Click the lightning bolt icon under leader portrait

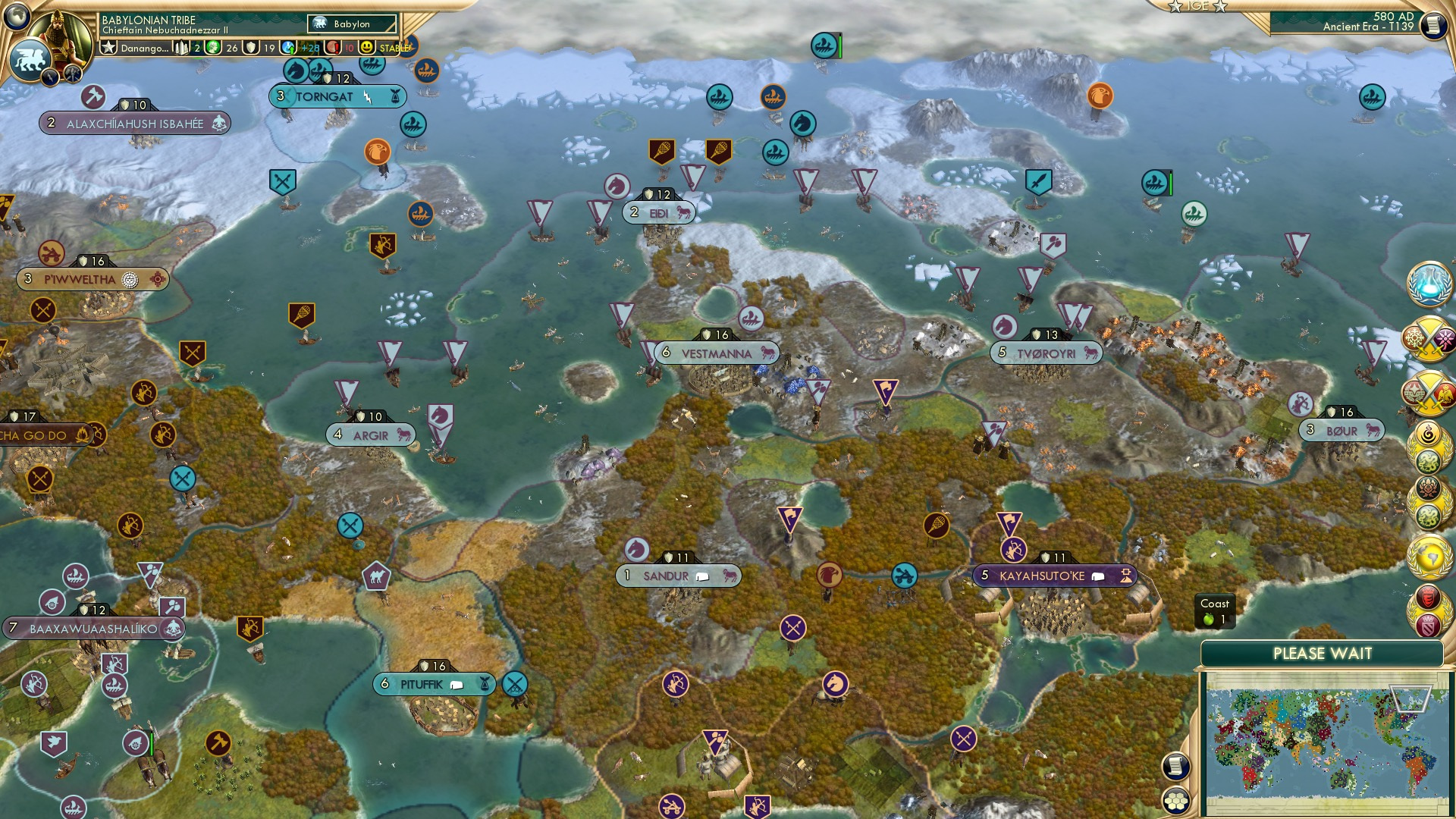51,78
